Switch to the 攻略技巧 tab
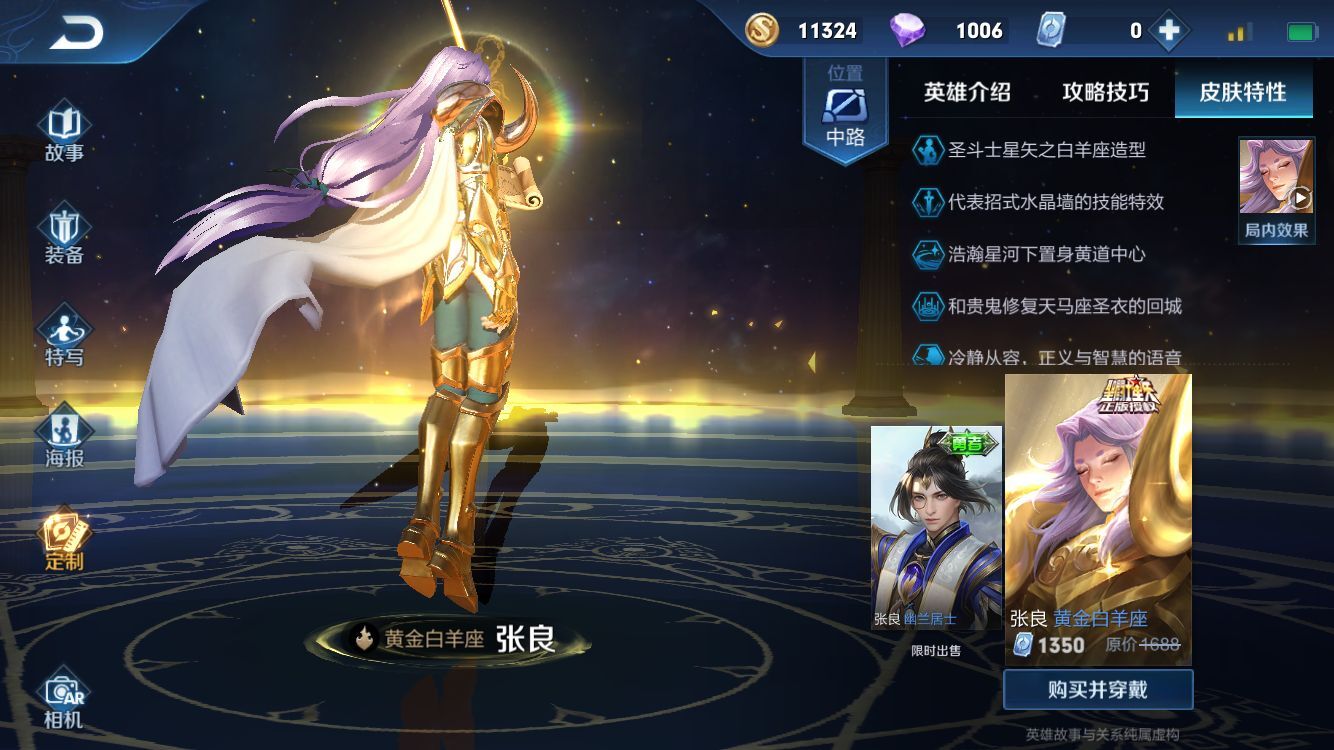The height and width of the screenshot is (750, 1334). point(1104,93)
